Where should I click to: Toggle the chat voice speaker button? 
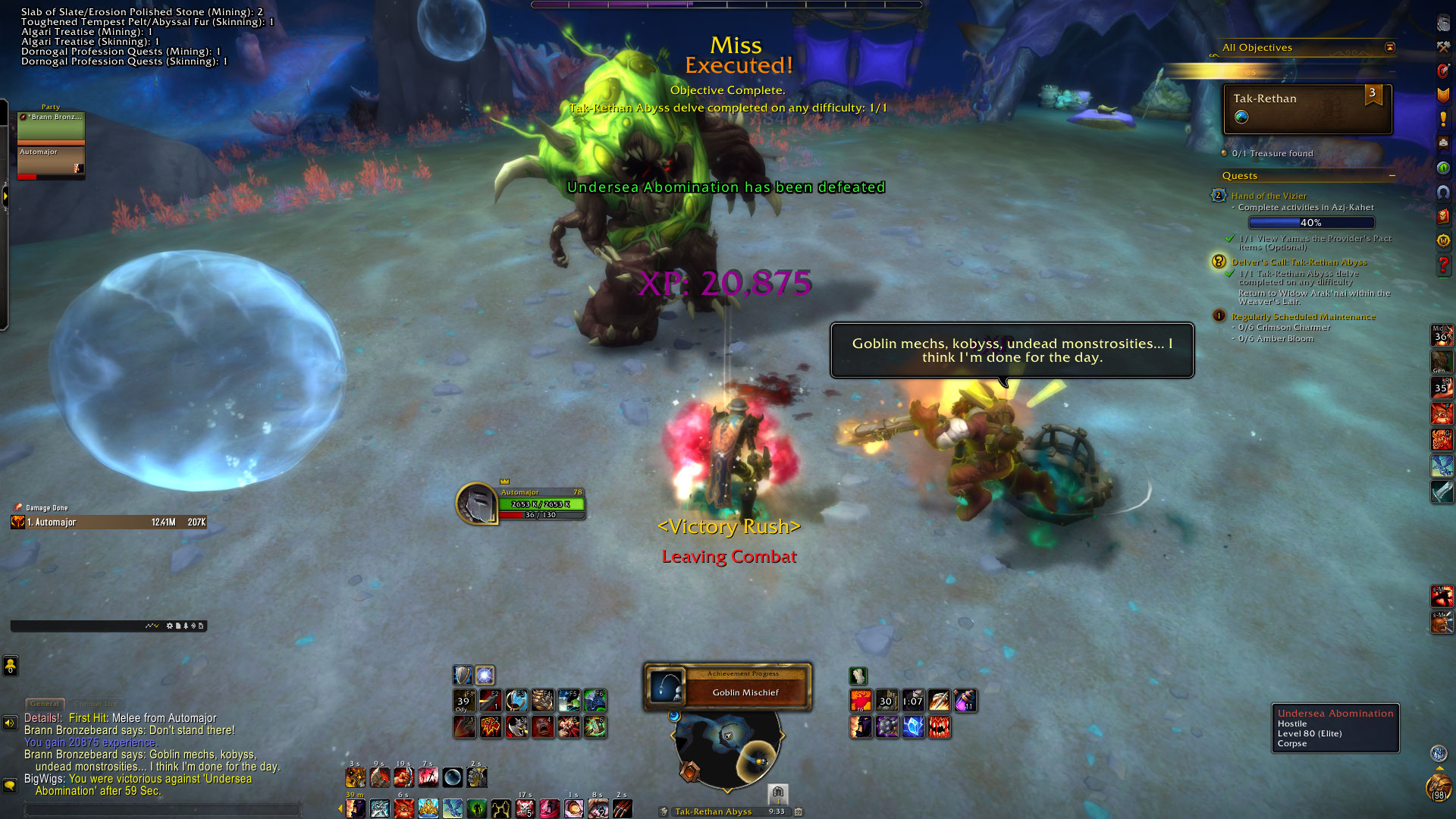(x=10, y=723)
